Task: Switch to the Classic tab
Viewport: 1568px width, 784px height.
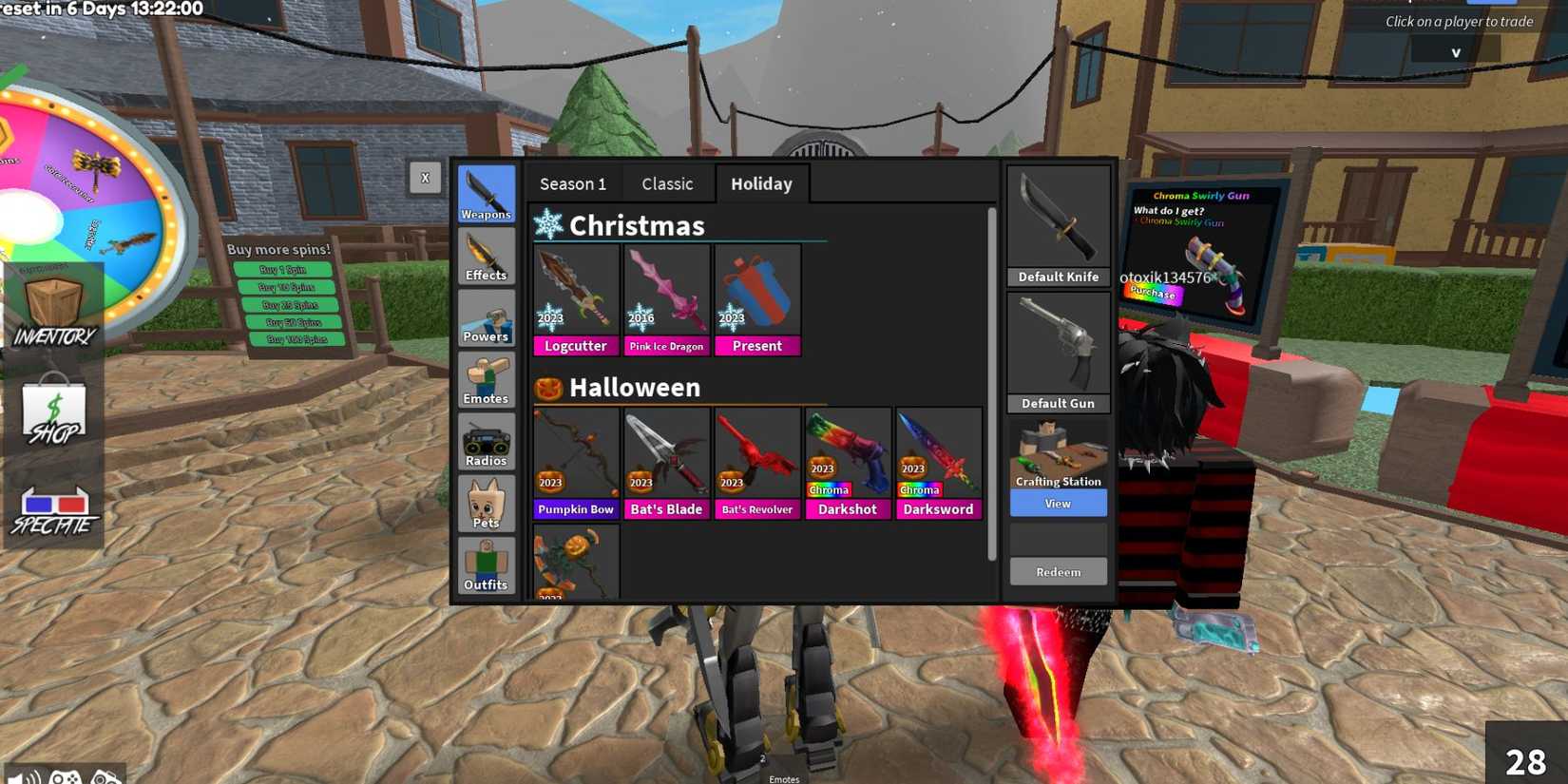Action: 667,183
